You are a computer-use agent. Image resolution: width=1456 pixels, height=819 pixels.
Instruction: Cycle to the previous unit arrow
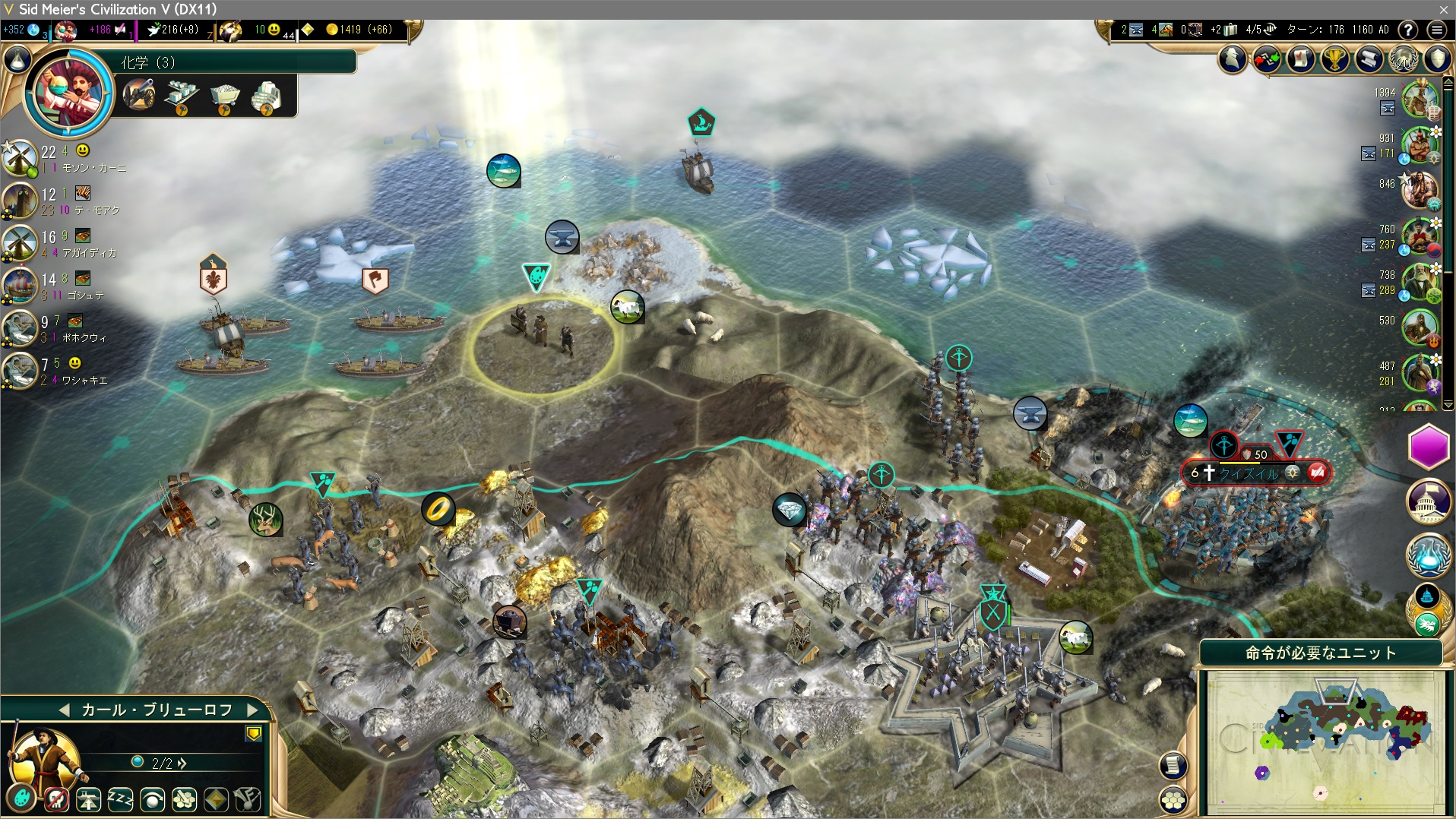pos(65,710)
